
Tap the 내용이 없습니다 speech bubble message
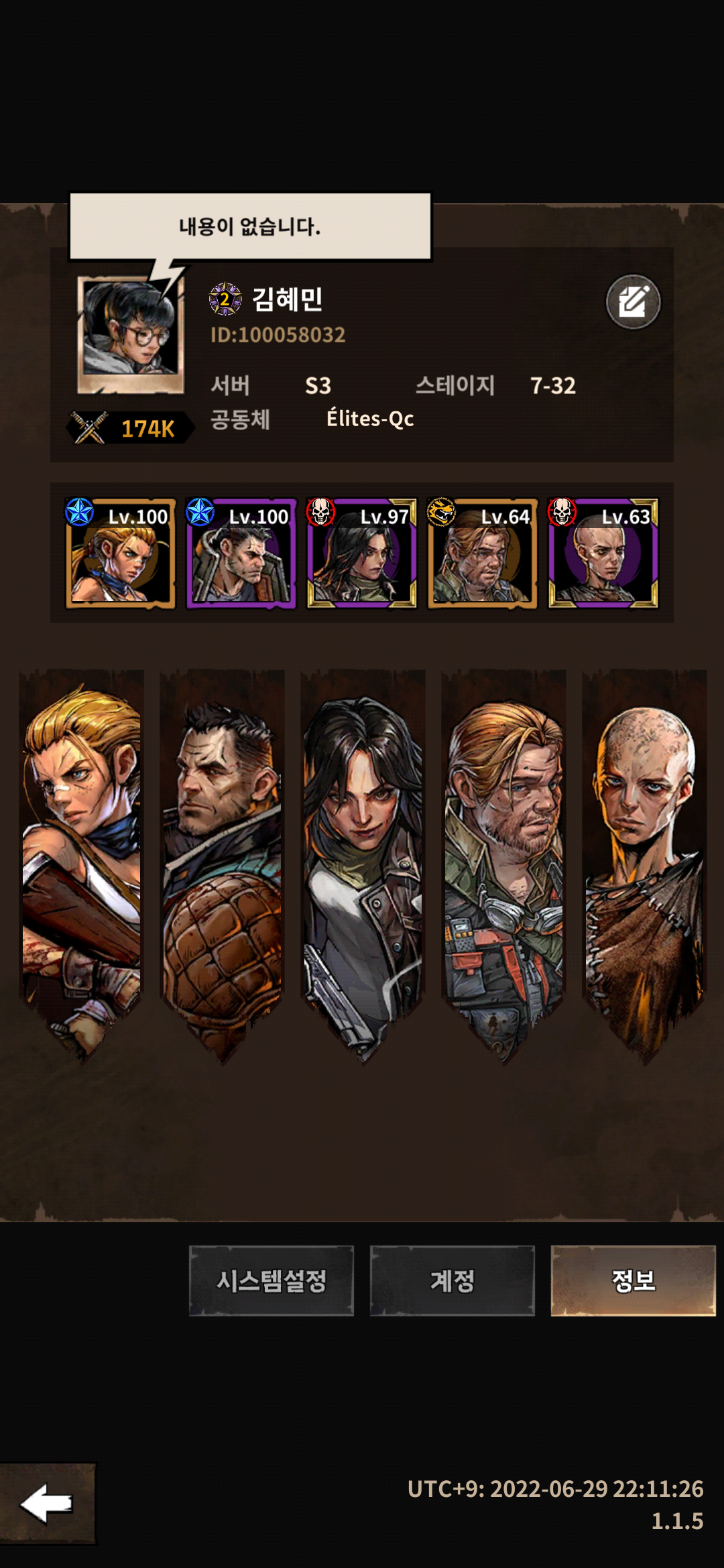[x=250, y=226]
